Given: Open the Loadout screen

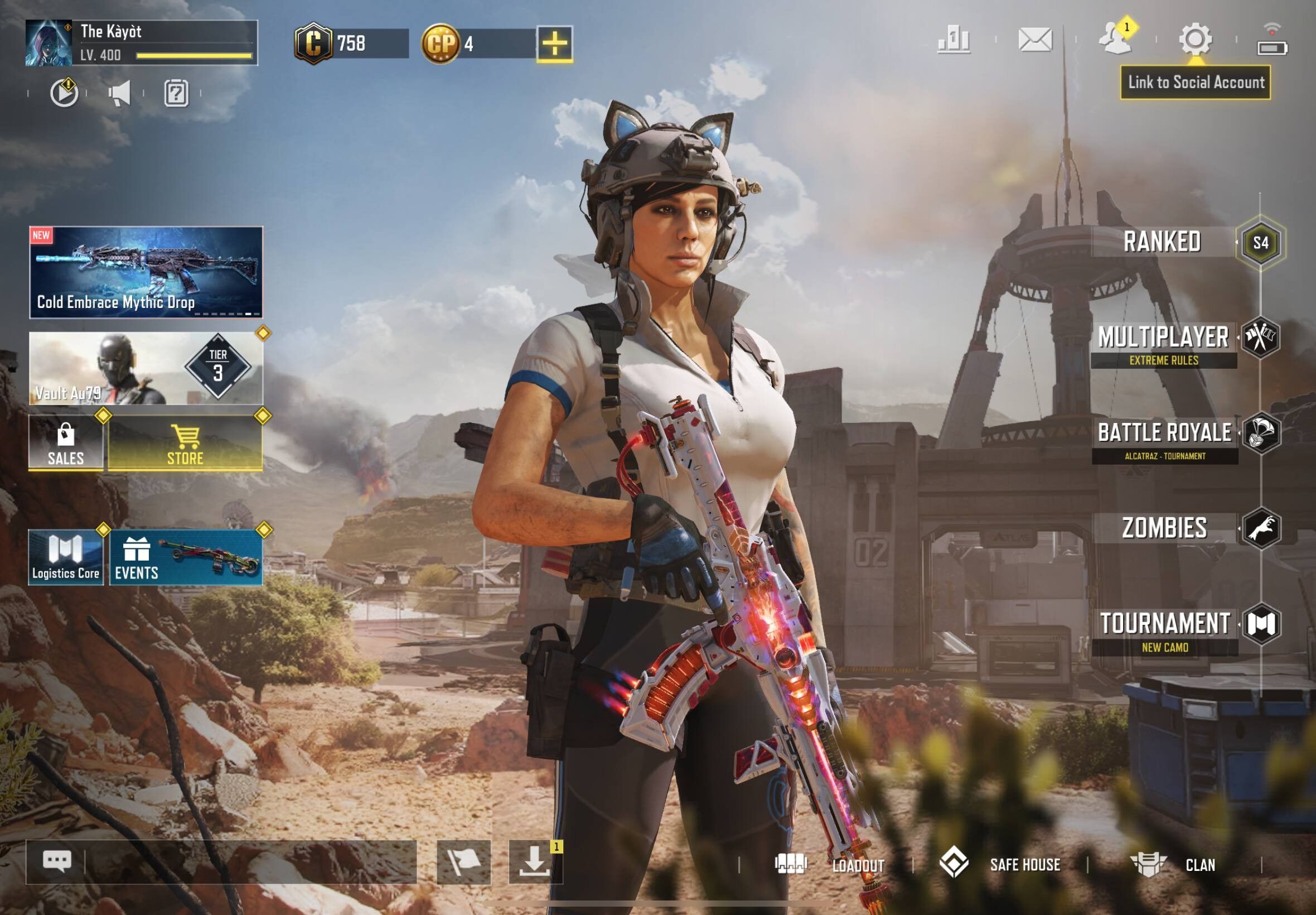Looking at the screenshot, I should click(830, 865).
